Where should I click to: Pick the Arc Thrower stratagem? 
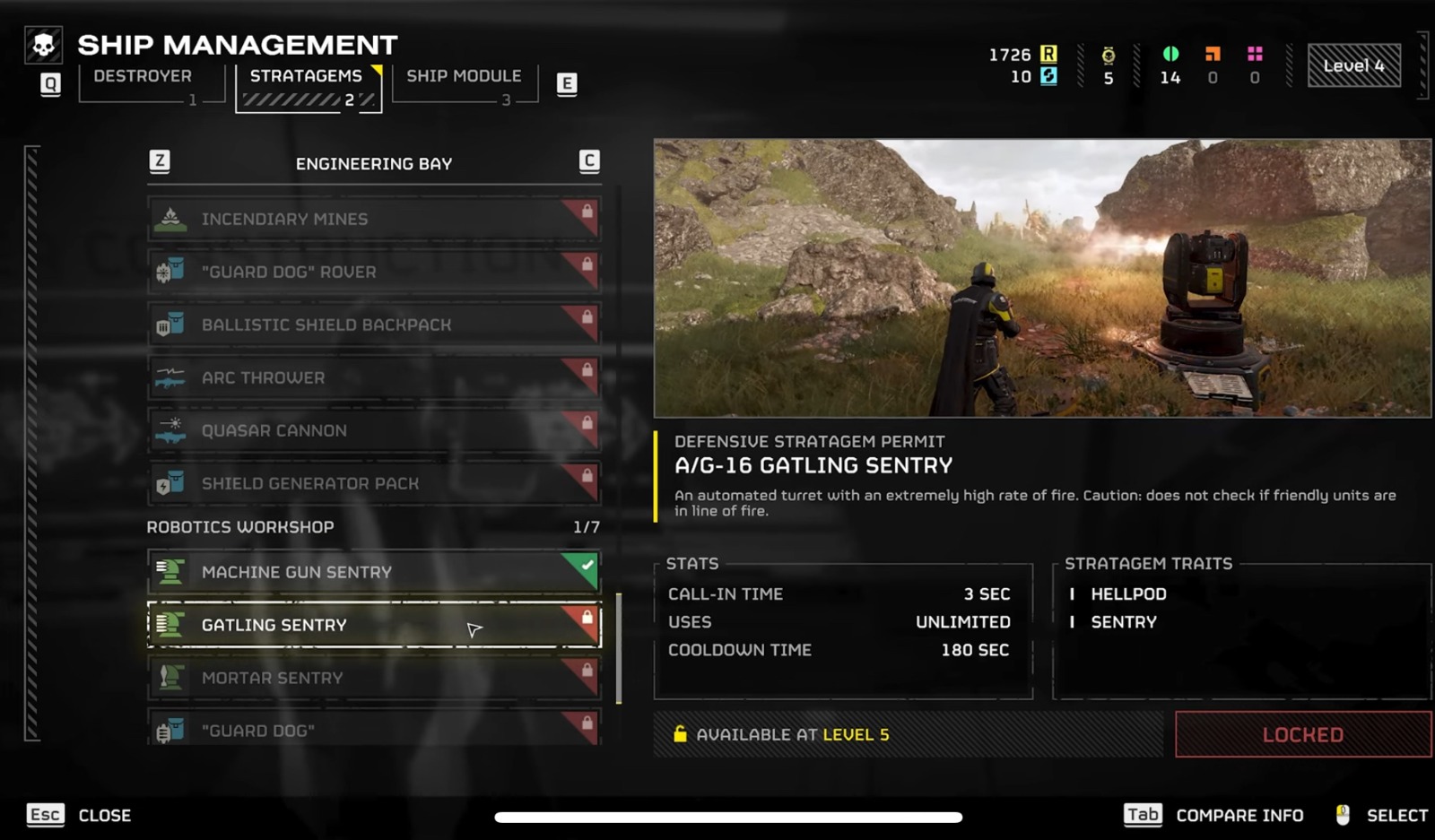(374, 377)
